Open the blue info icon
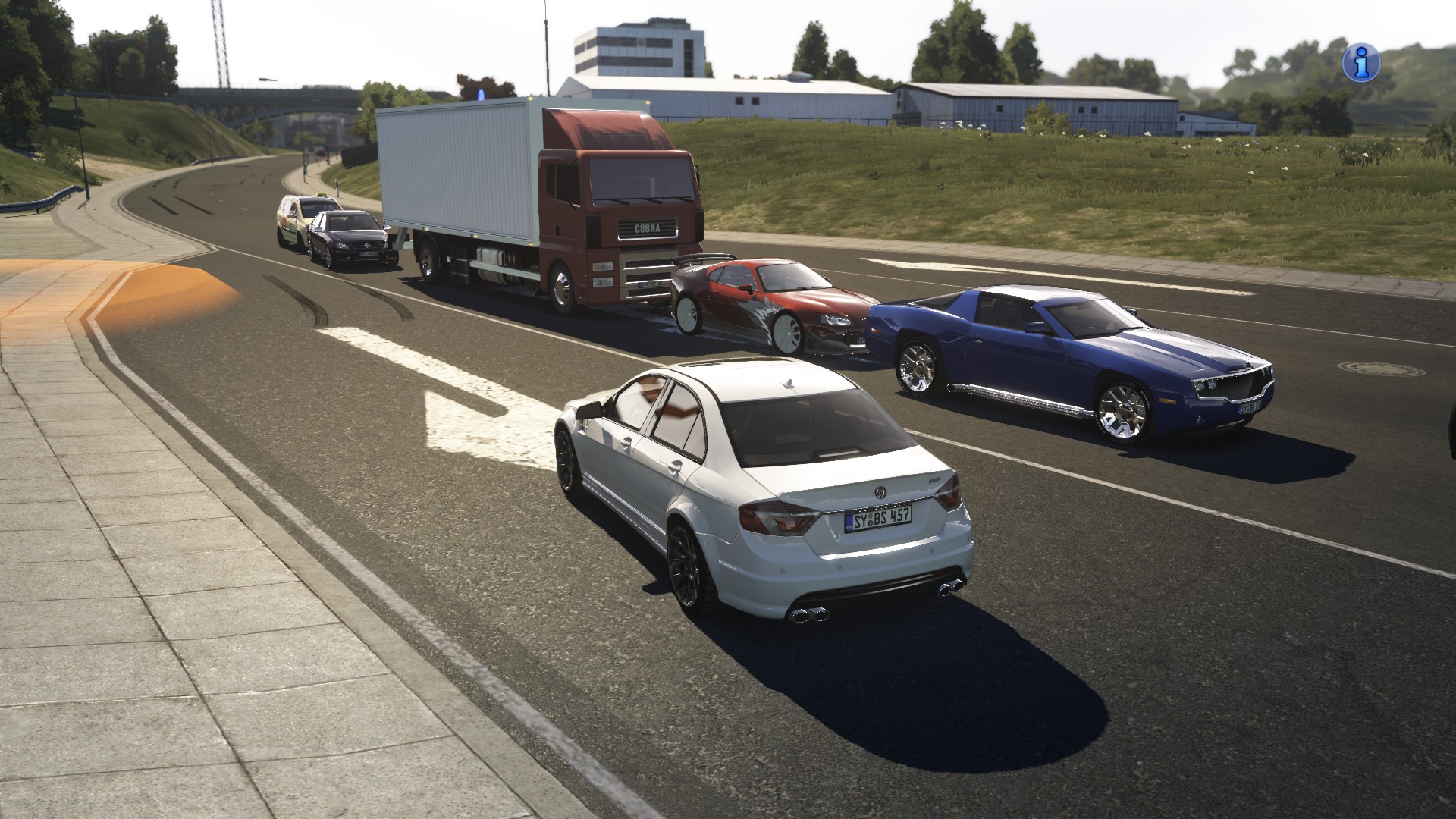The width and height of the screenshot is (1456, 819). [1360, 62]
